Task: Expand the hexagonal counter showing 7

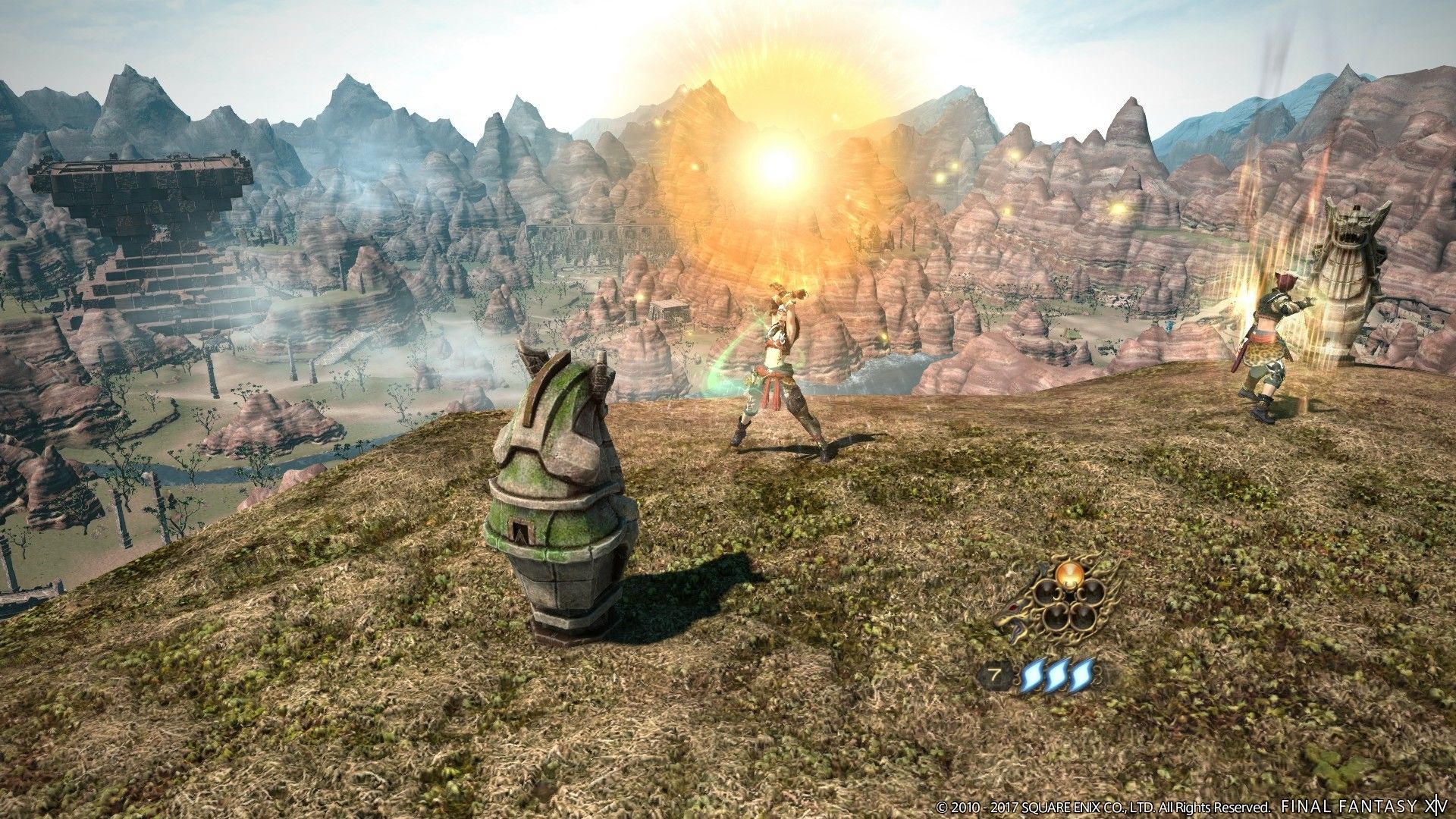Action: (996, 673)
